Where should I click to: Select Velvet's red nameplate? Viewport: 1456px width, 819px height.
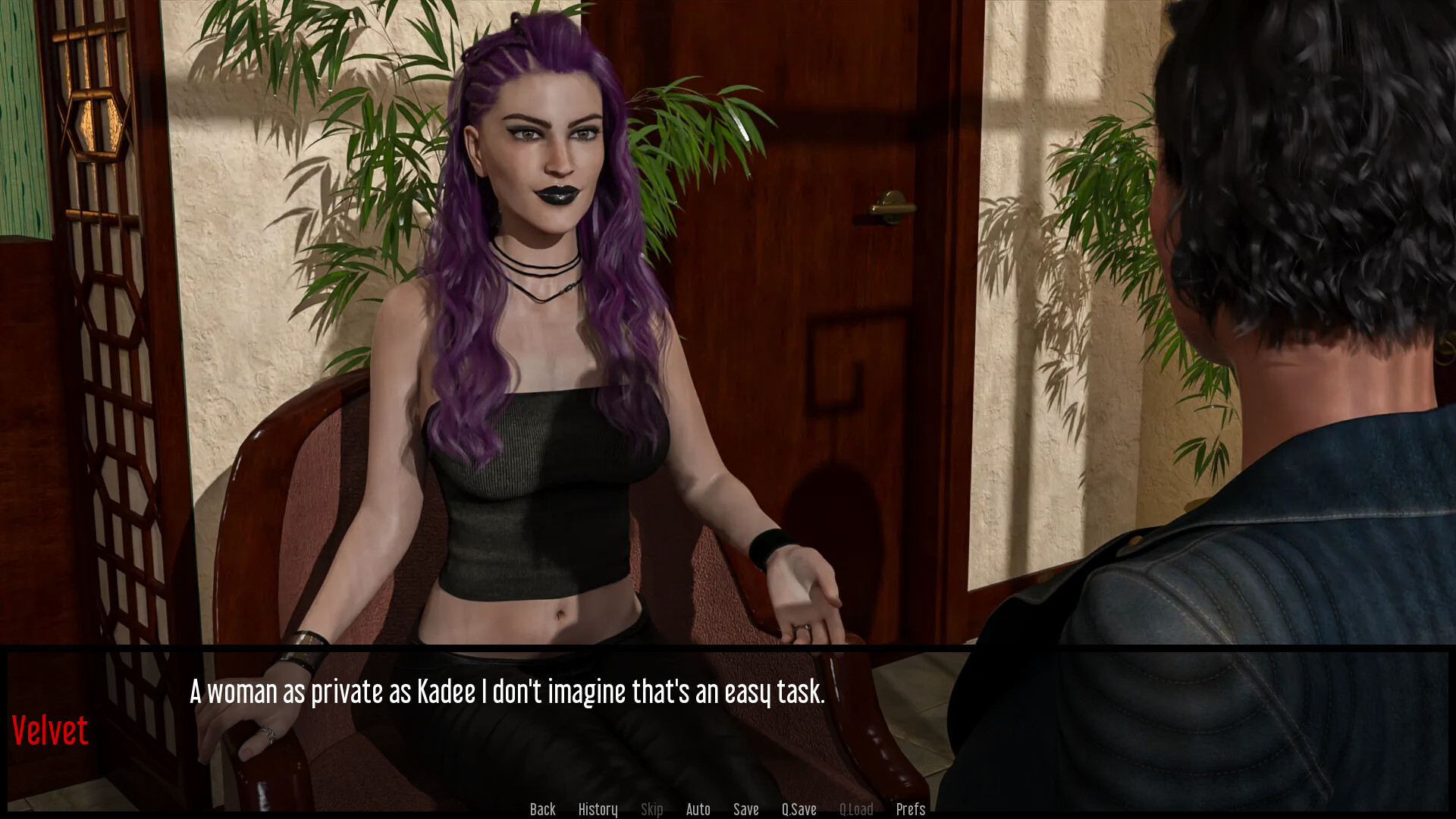click(50, 730)
